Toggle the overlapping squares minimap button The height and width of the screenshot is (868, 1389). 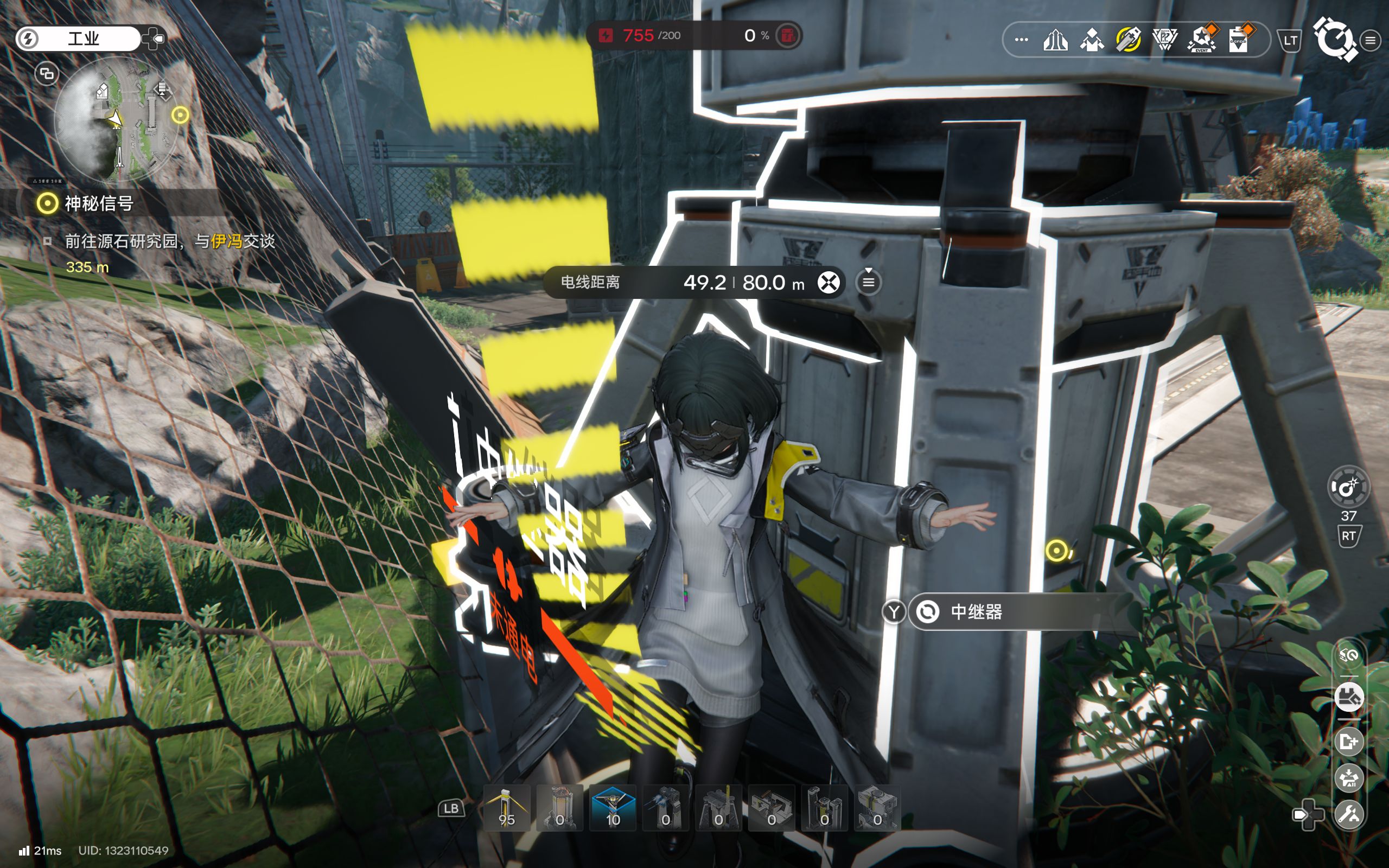tap(47, 74)
